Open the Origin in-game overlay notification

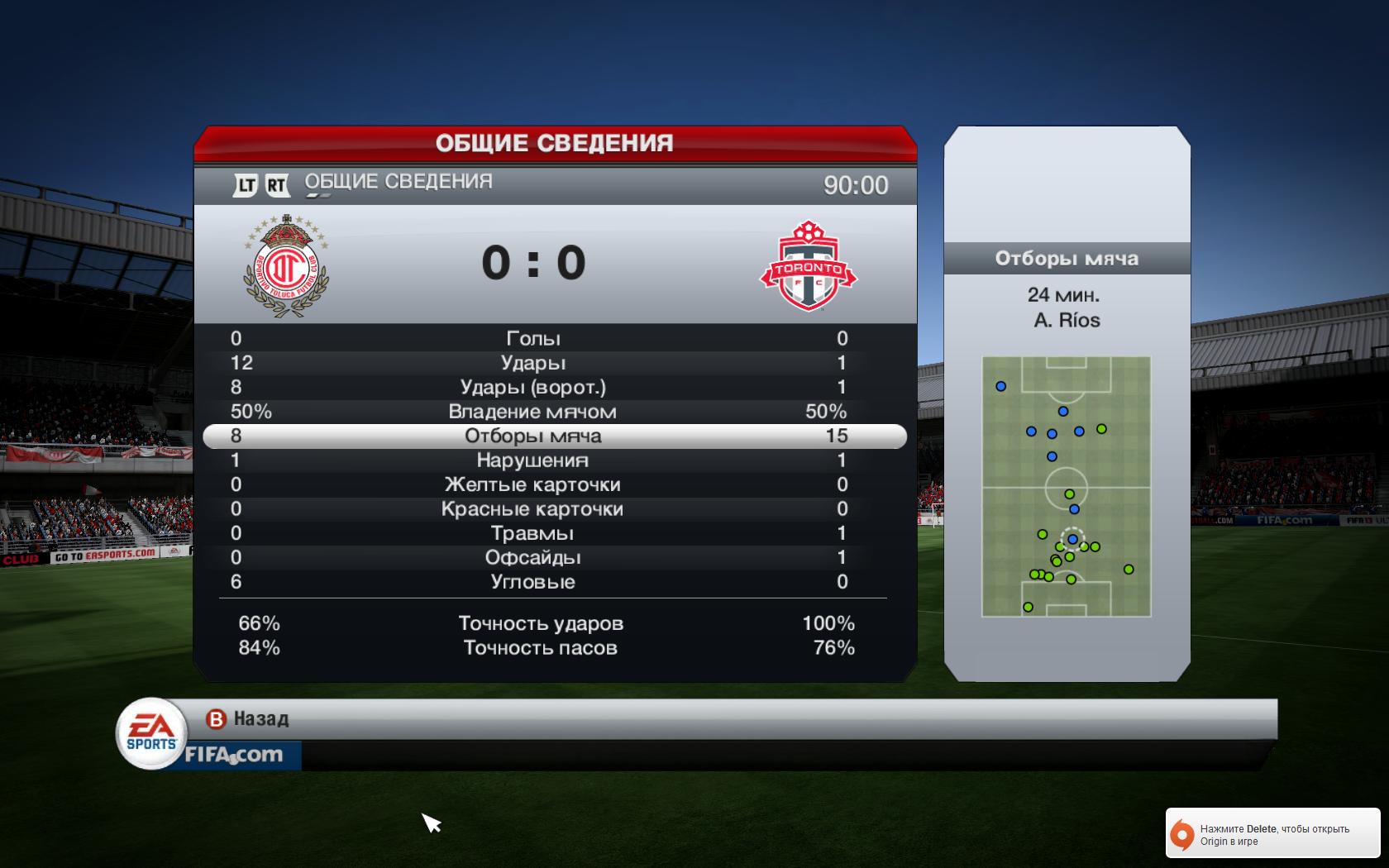pyautogui.click(x=1272, y=835)
